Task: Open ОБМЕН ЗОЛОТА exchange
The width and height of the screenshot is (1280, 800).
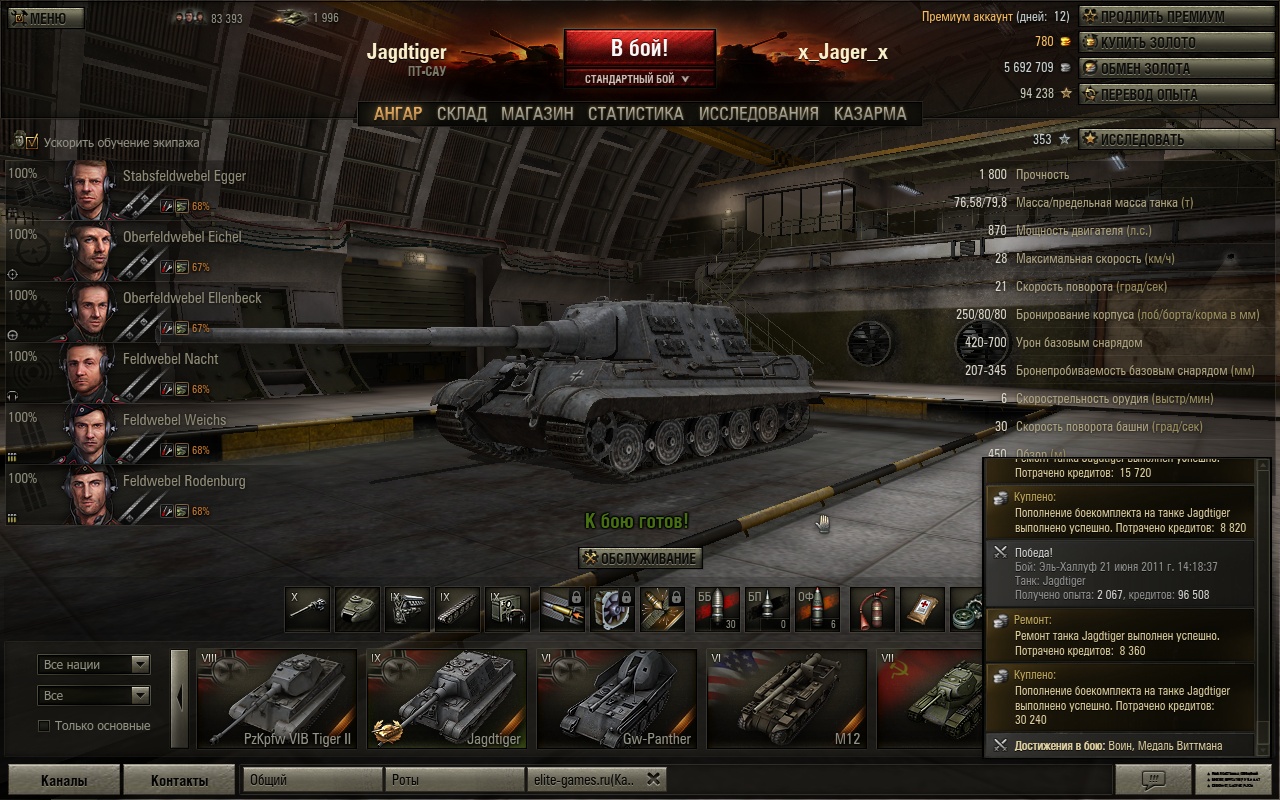Action: 1165,68
